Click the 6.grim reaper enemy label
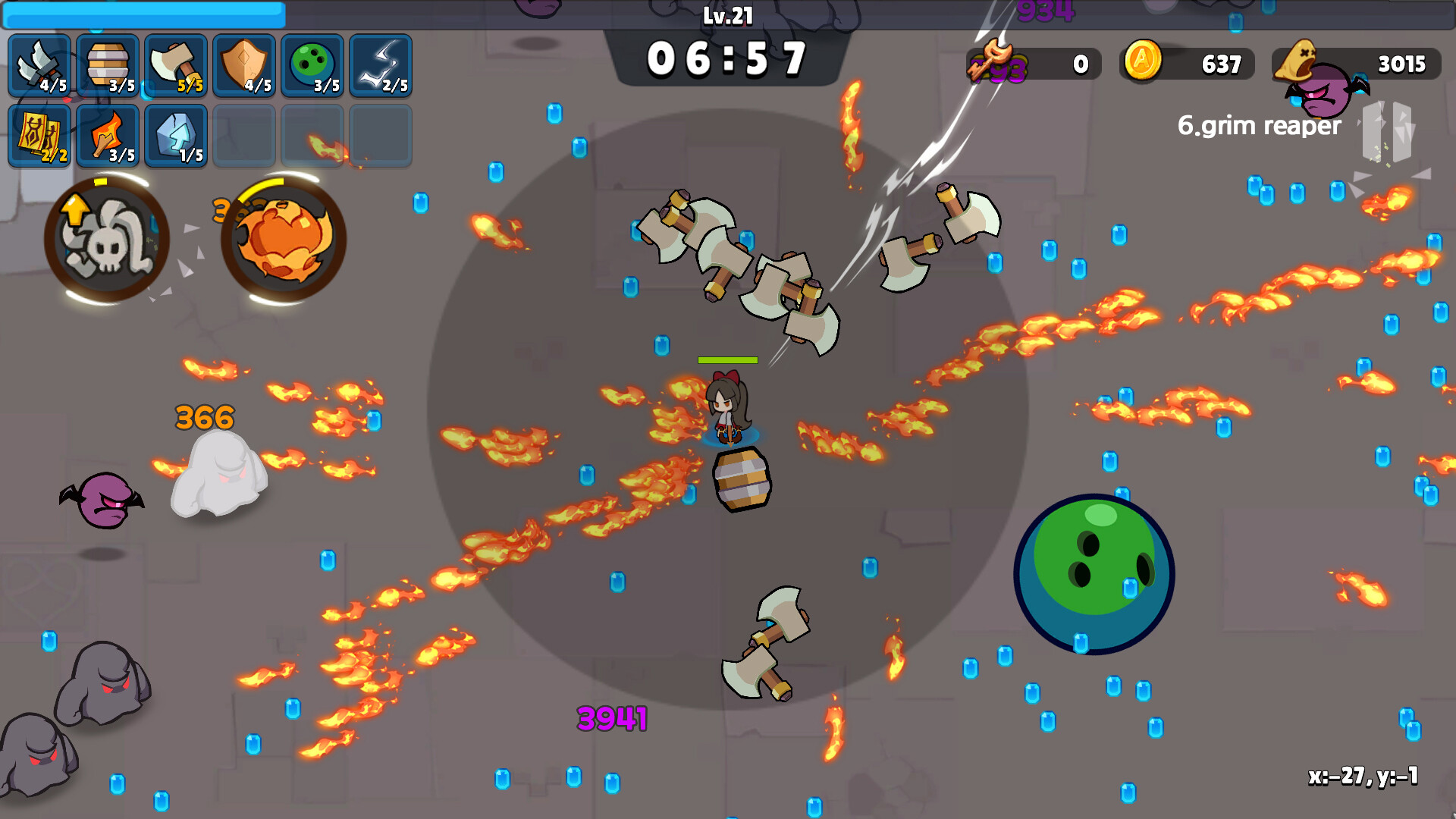This screenshot has height=819, width=1456. pyautogui.click(x=1258, y=126)
